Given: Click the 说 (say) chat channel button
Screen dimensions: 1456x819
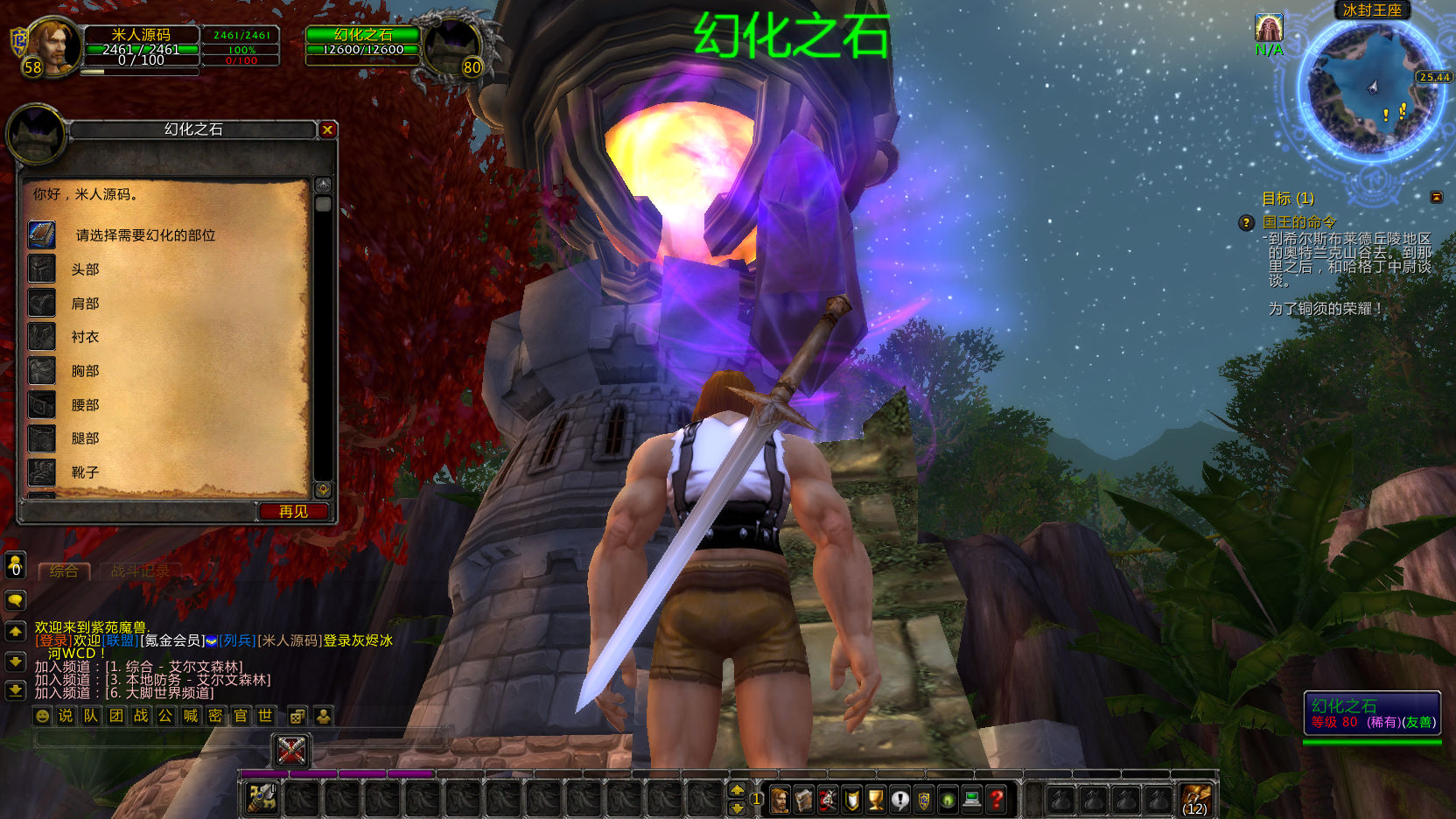Looking at the screenshot, I should pyautogui.click(x=66, y=716).
